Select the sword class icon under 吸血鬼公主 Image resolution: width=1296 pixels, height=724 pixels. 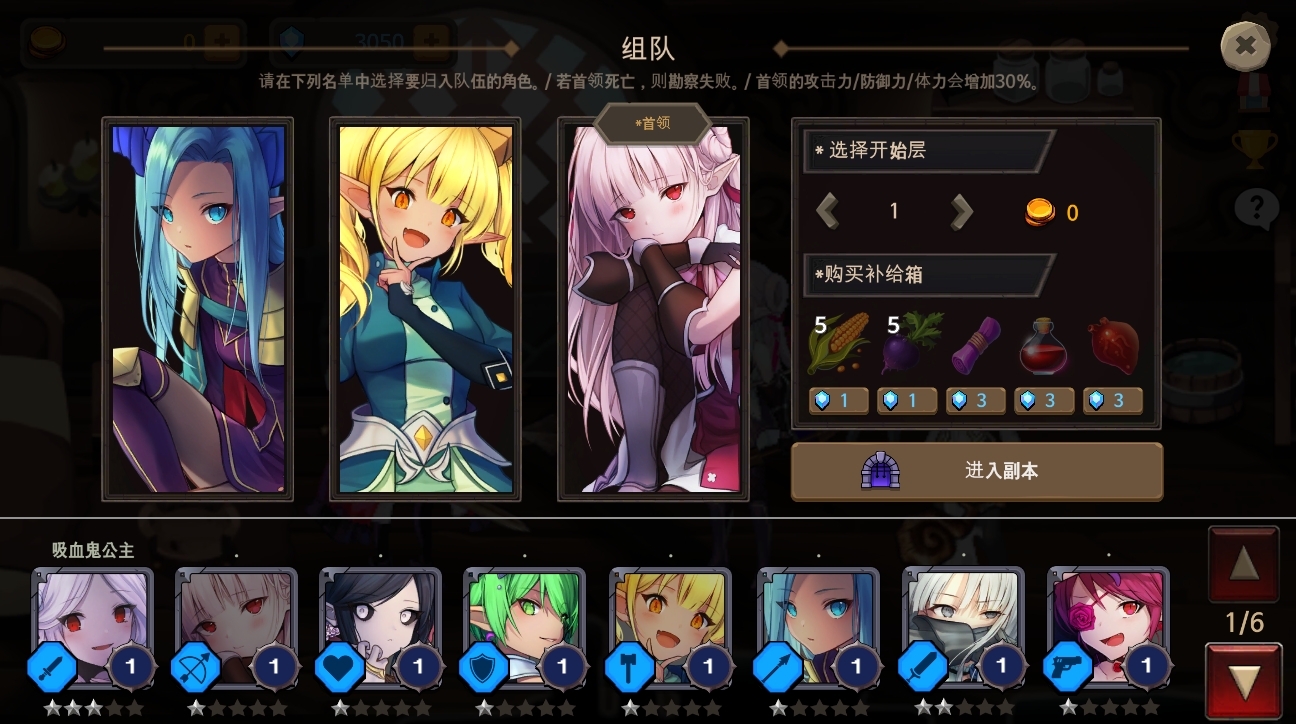(x=52, y=666)
